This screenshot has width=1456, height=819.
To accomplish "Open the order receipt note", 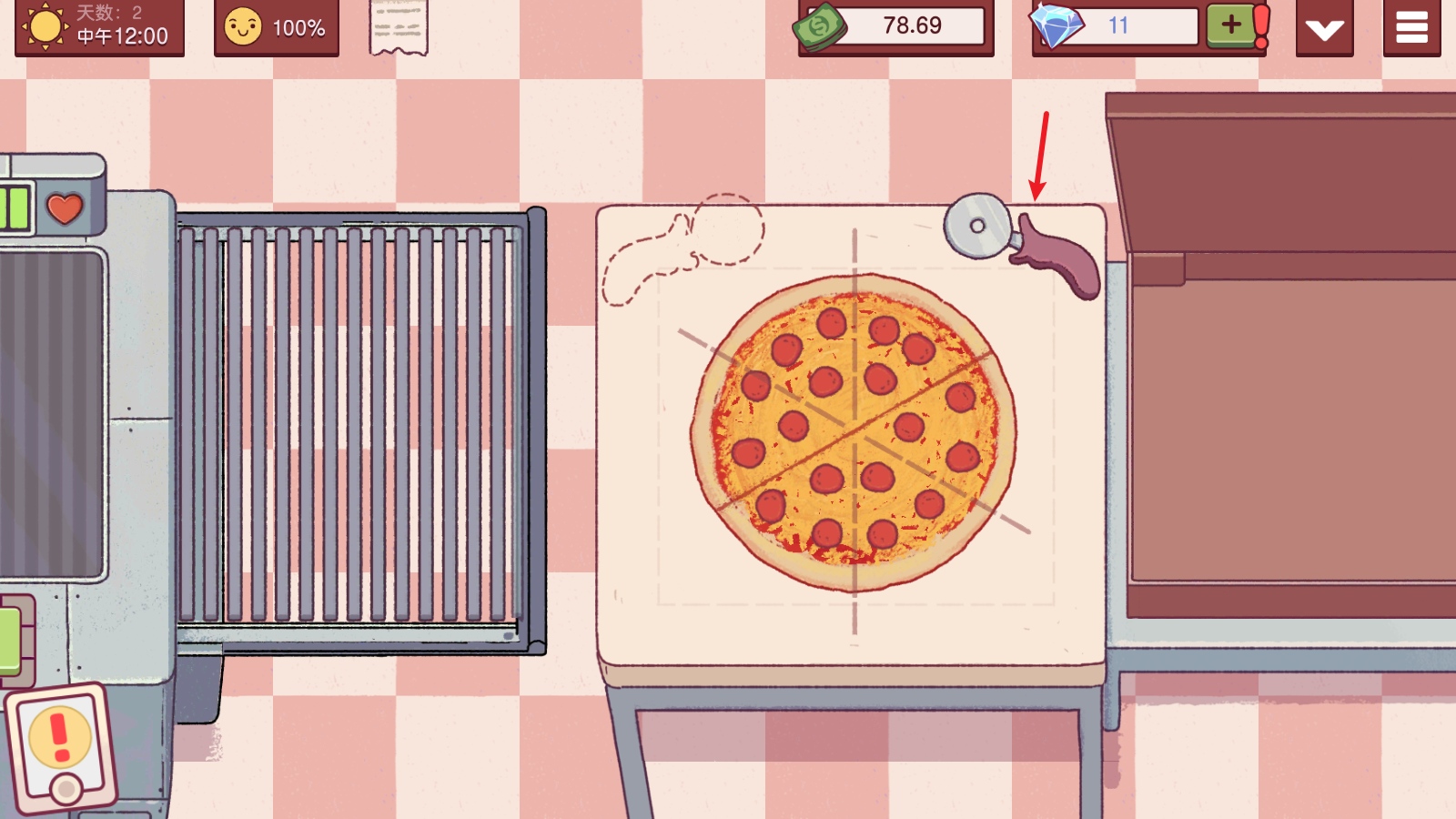I will pos(398,27).
